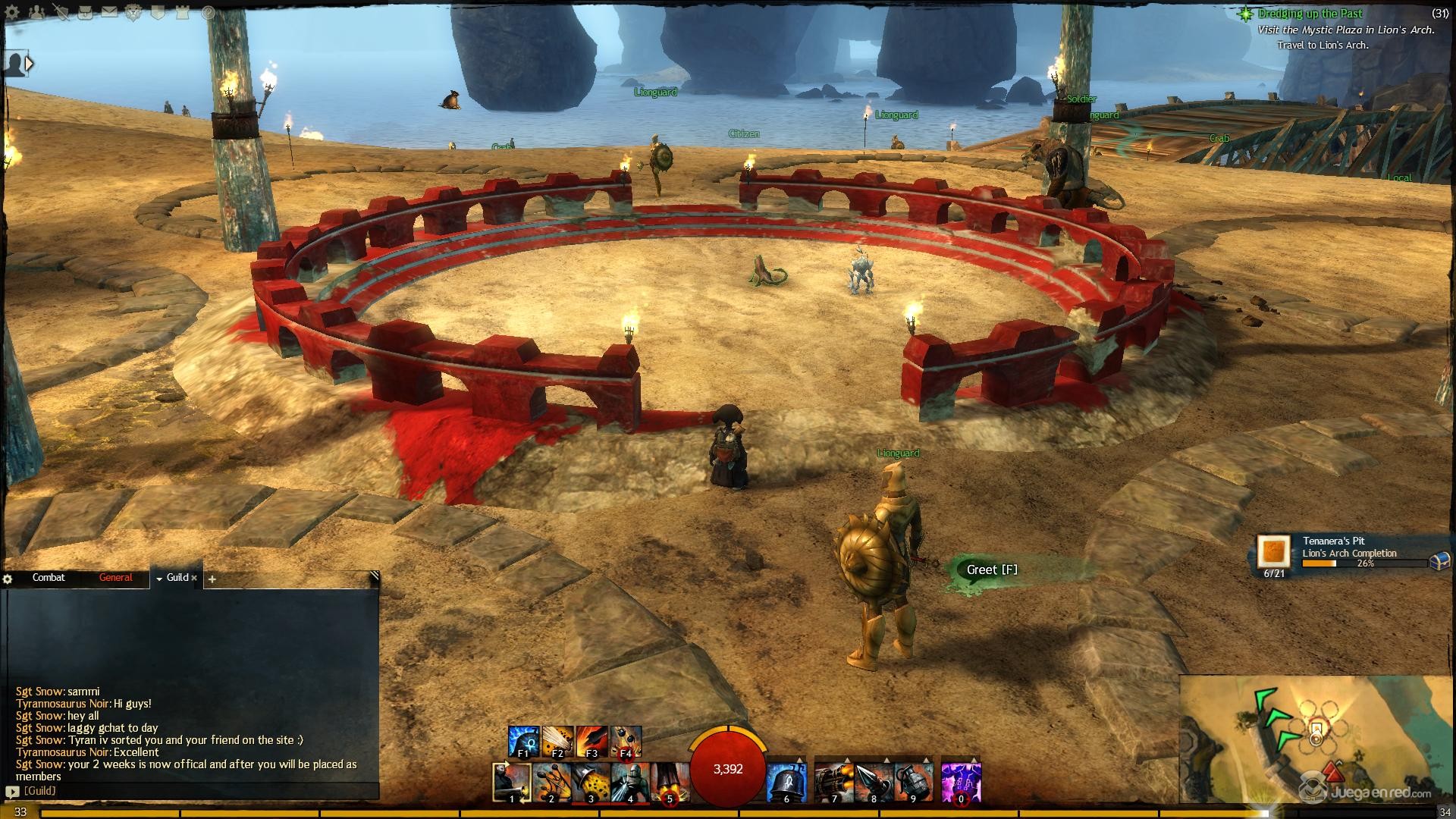Image resolution: width=1456 pixels, height=819 pixels.
Task: Activate the healing turret skill in slot 6
Action: tap(786, 782)
